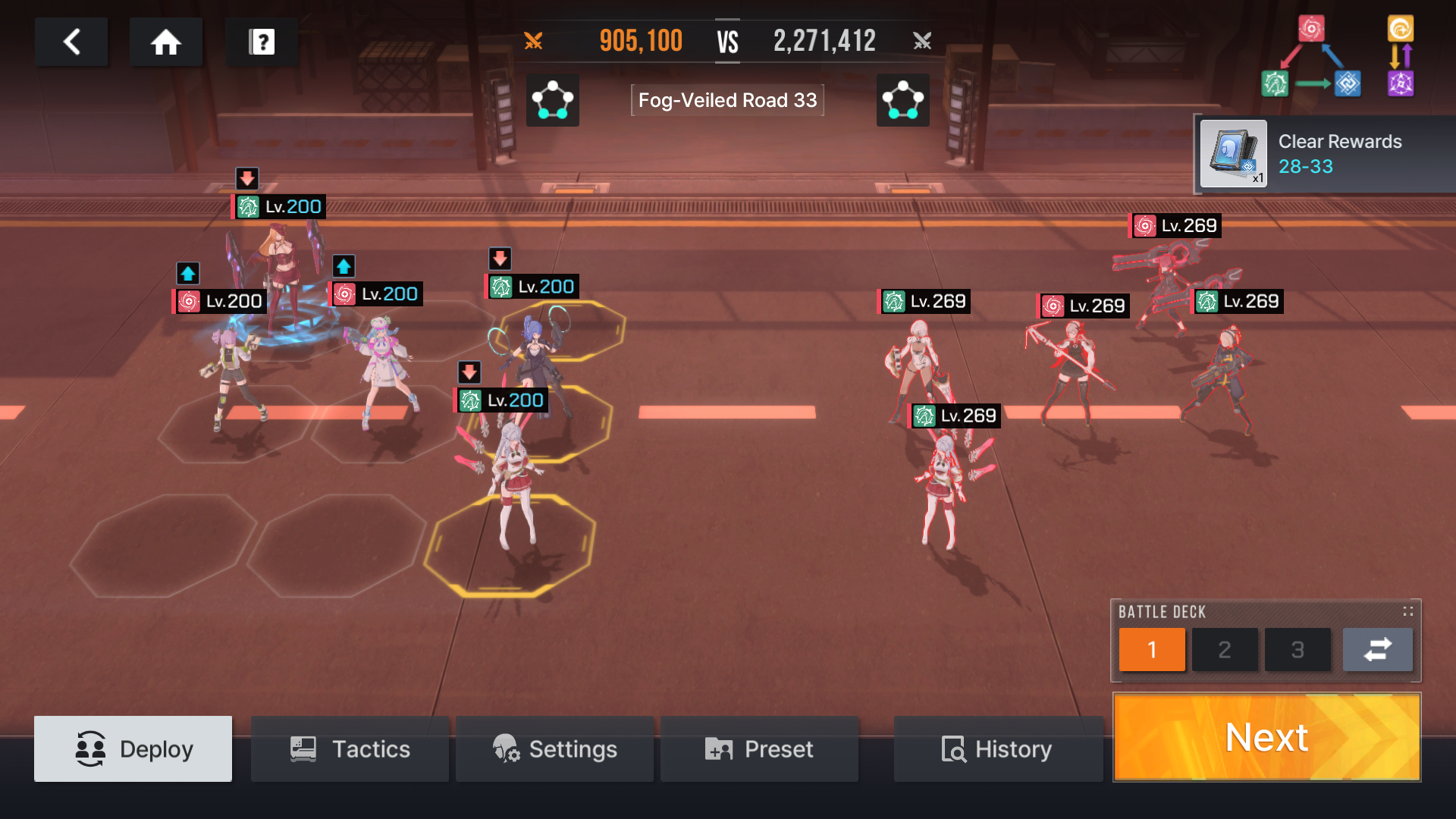Open the Preset menu
1456x819 pixels.
point(759,749)
